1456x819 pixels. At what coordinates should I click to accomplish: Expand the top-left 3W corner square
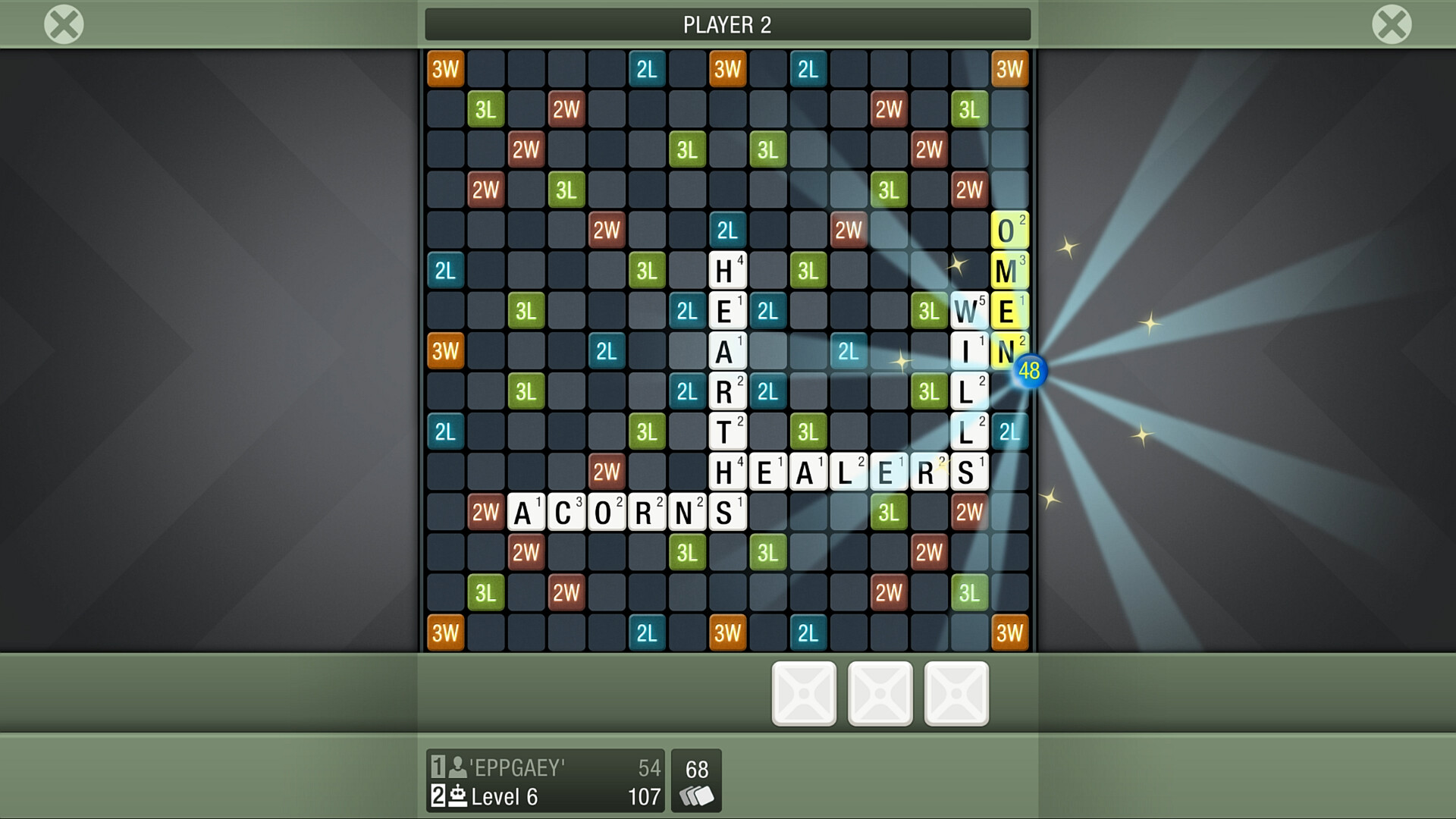445,68
